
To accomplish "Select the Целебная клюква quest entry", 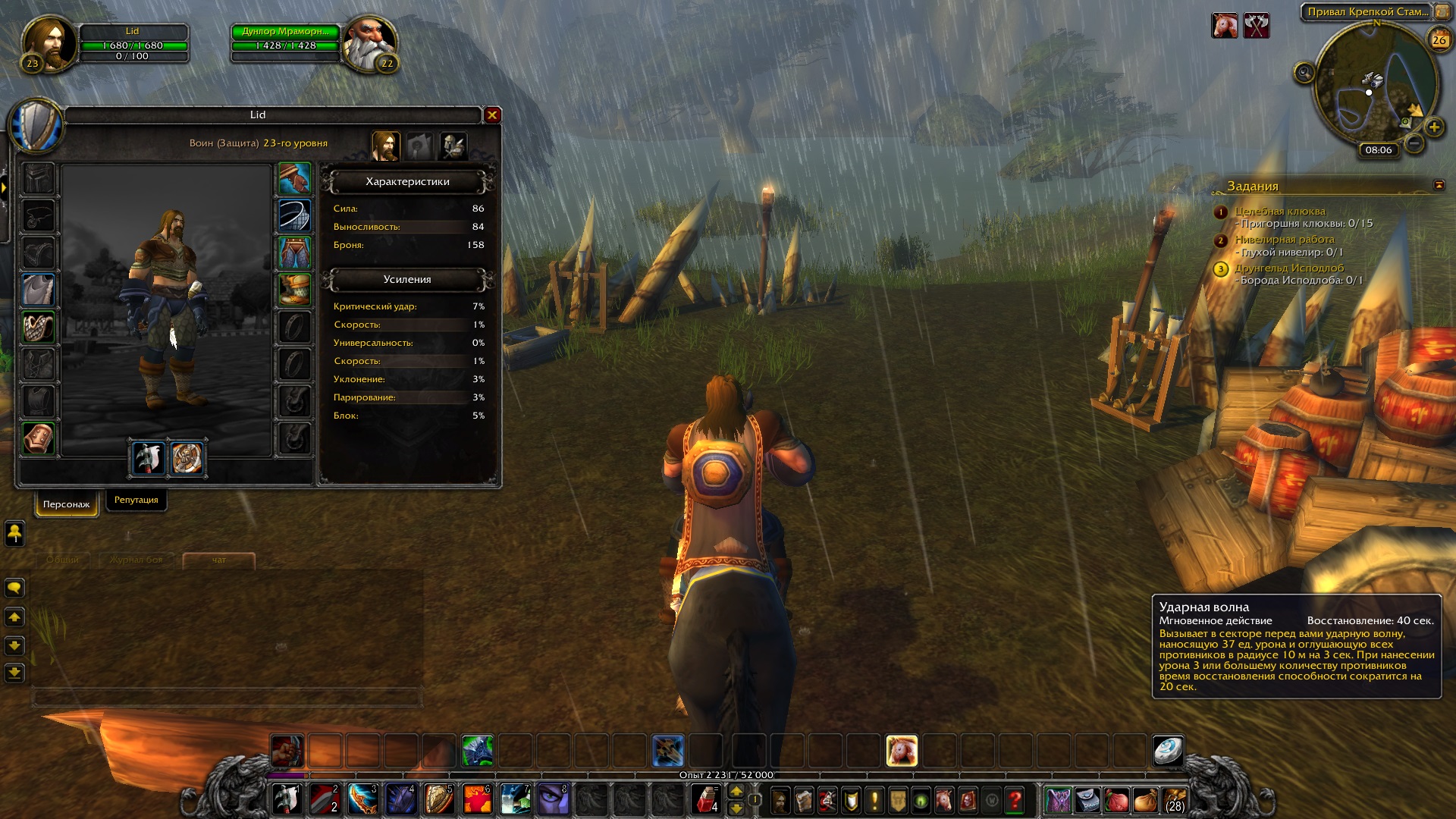I will coord(1280,211).
